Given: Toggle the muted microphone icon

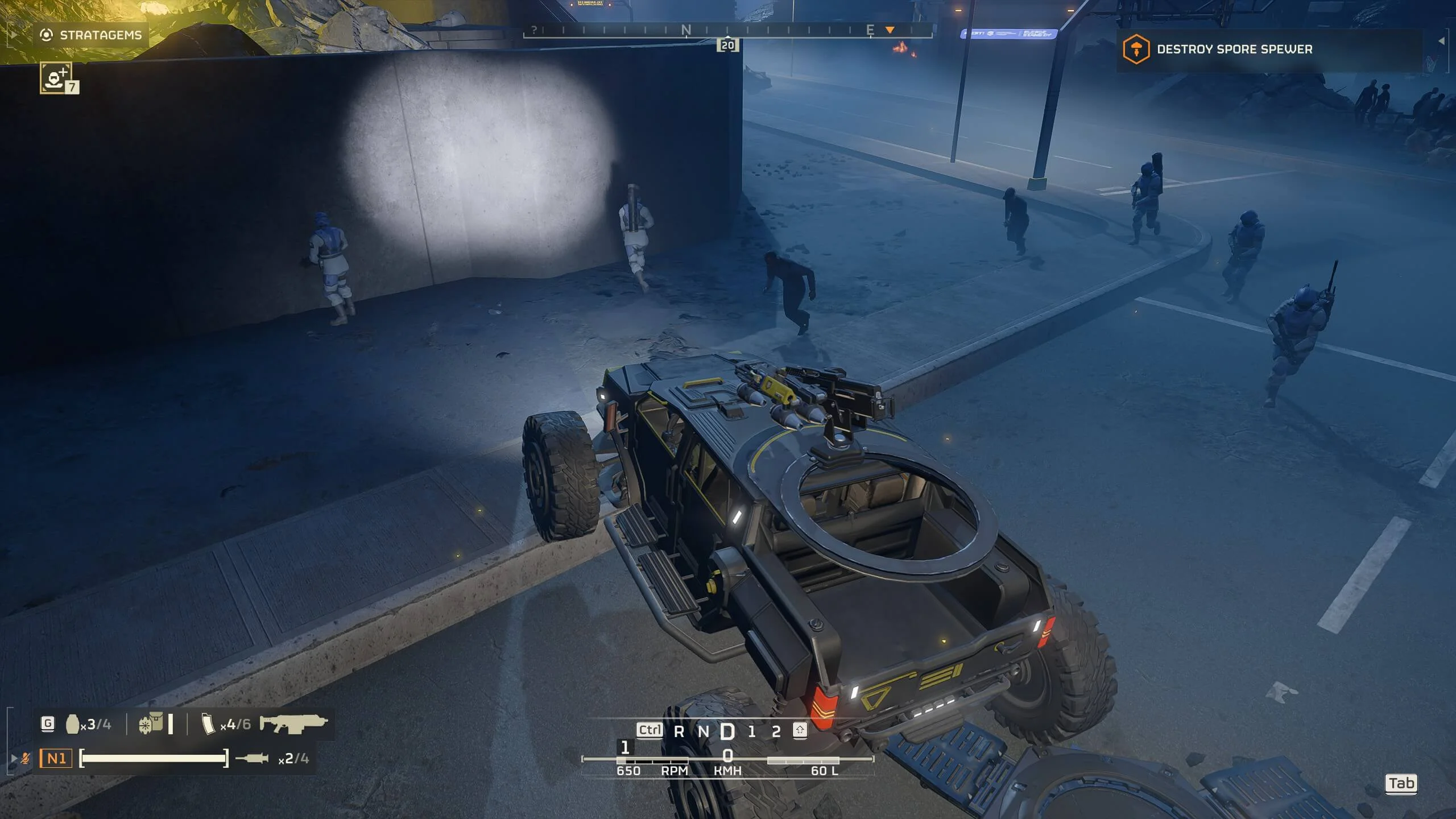Looking at the screenshot, I should coord(26,758).
